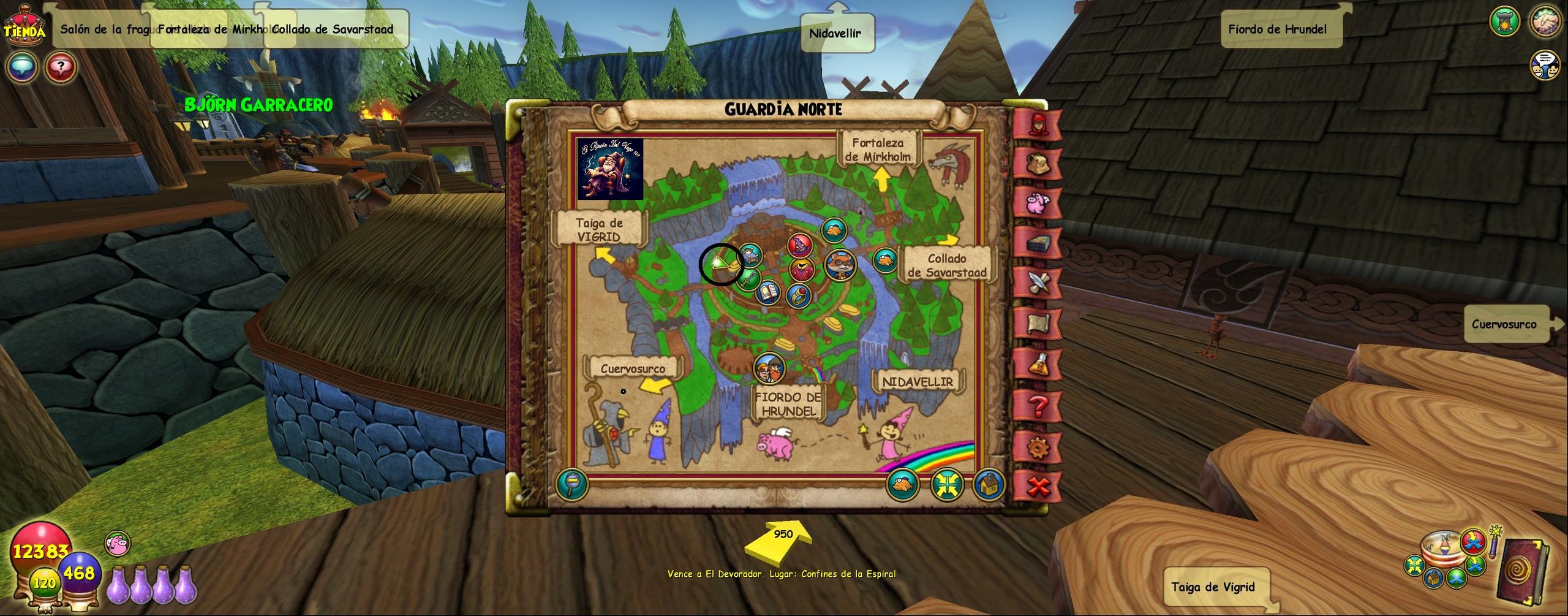
Task: Open the Tienda crown shop
Action: [24, 25]
